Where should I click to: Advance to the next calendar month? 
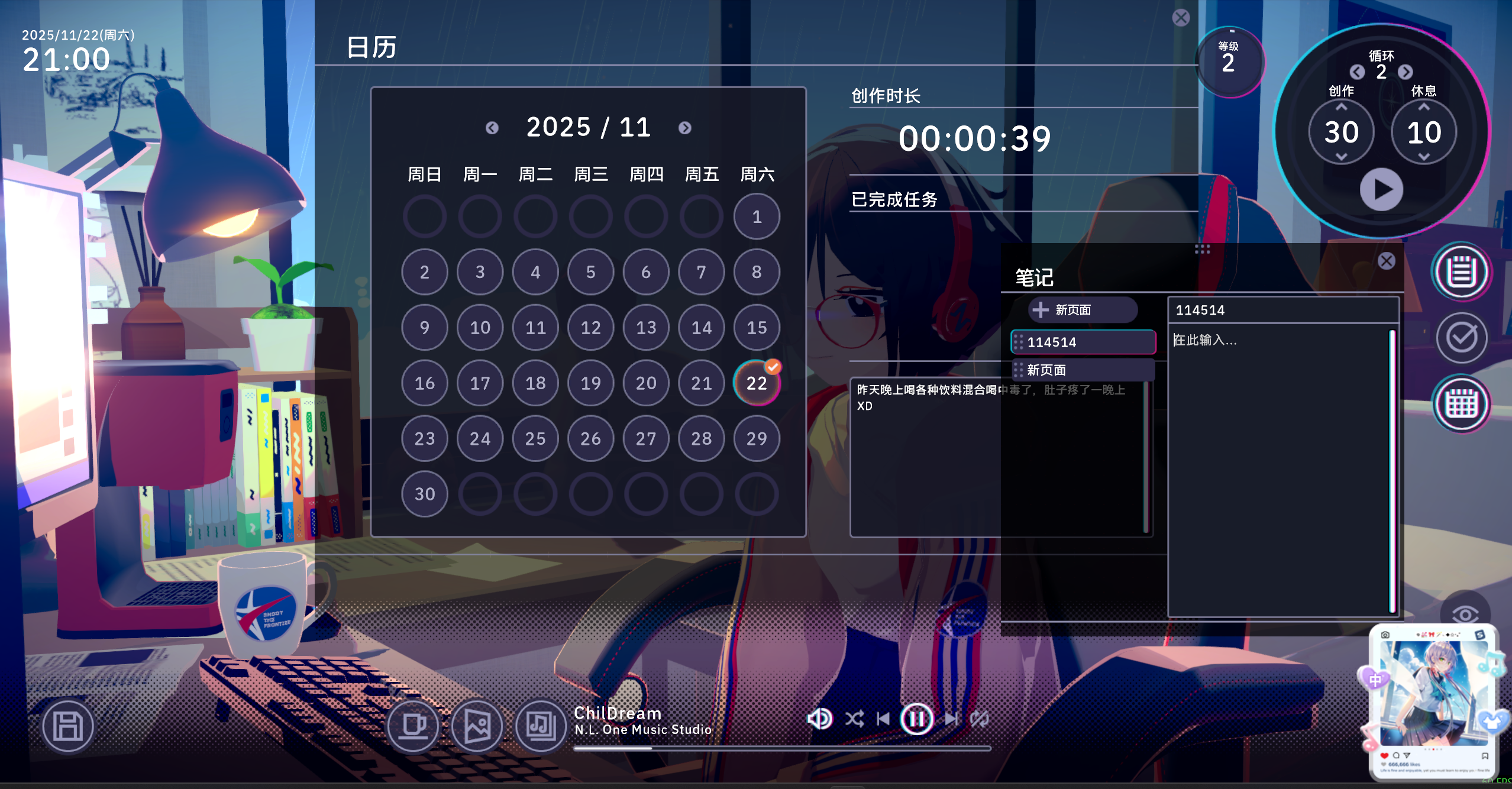coord(684,128)
